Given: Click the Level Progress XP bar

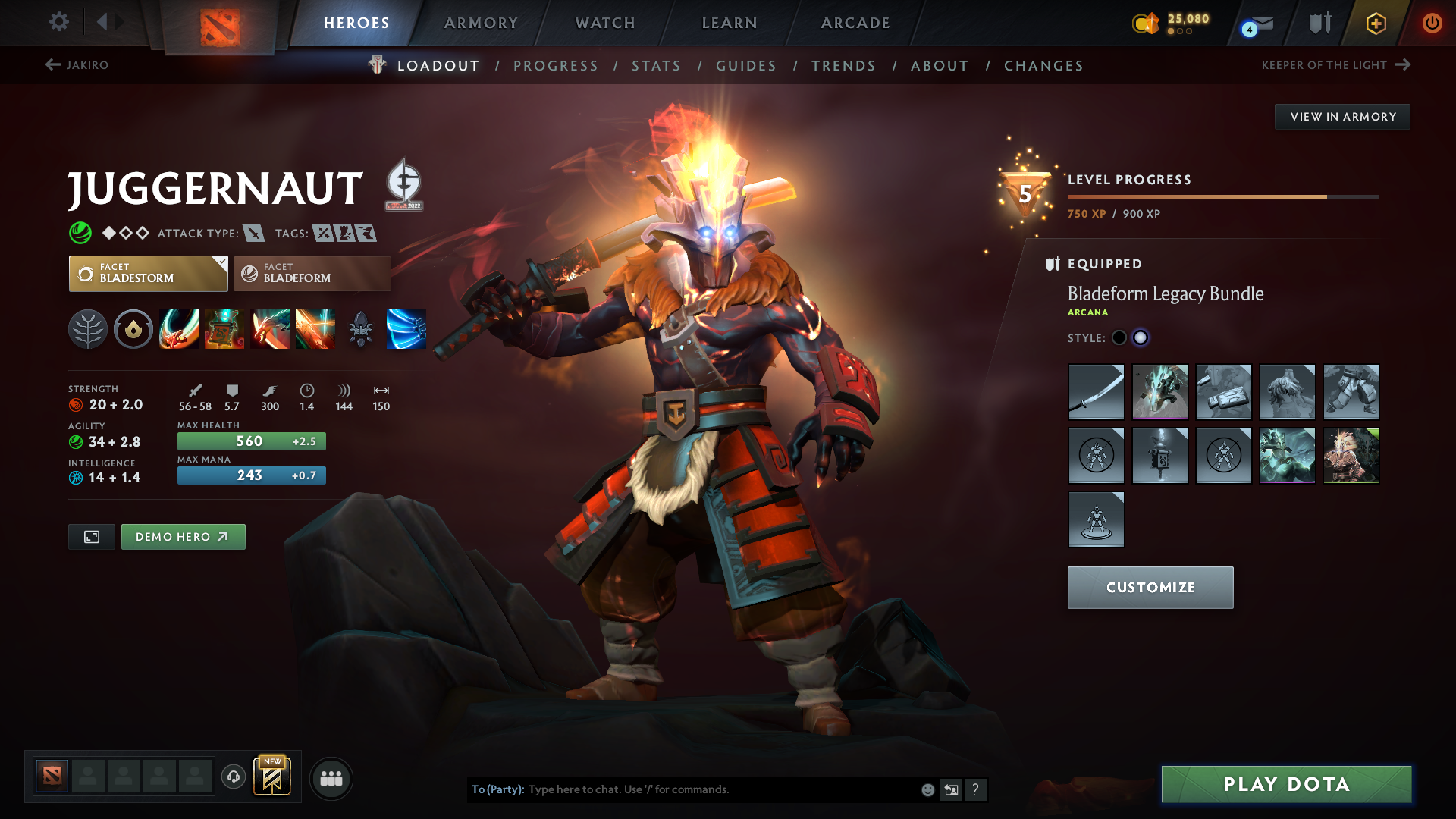Looking at the screenshot, I should [1221, 196].
